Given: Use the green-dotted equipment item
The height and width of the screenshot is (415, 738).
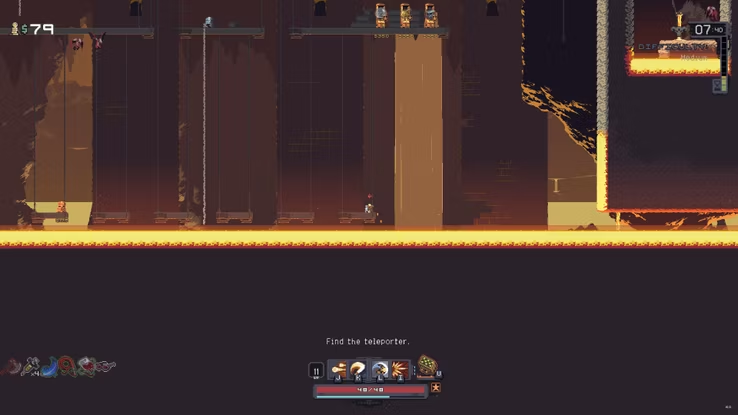Looking at the screenshot, I should pos(427,367).
